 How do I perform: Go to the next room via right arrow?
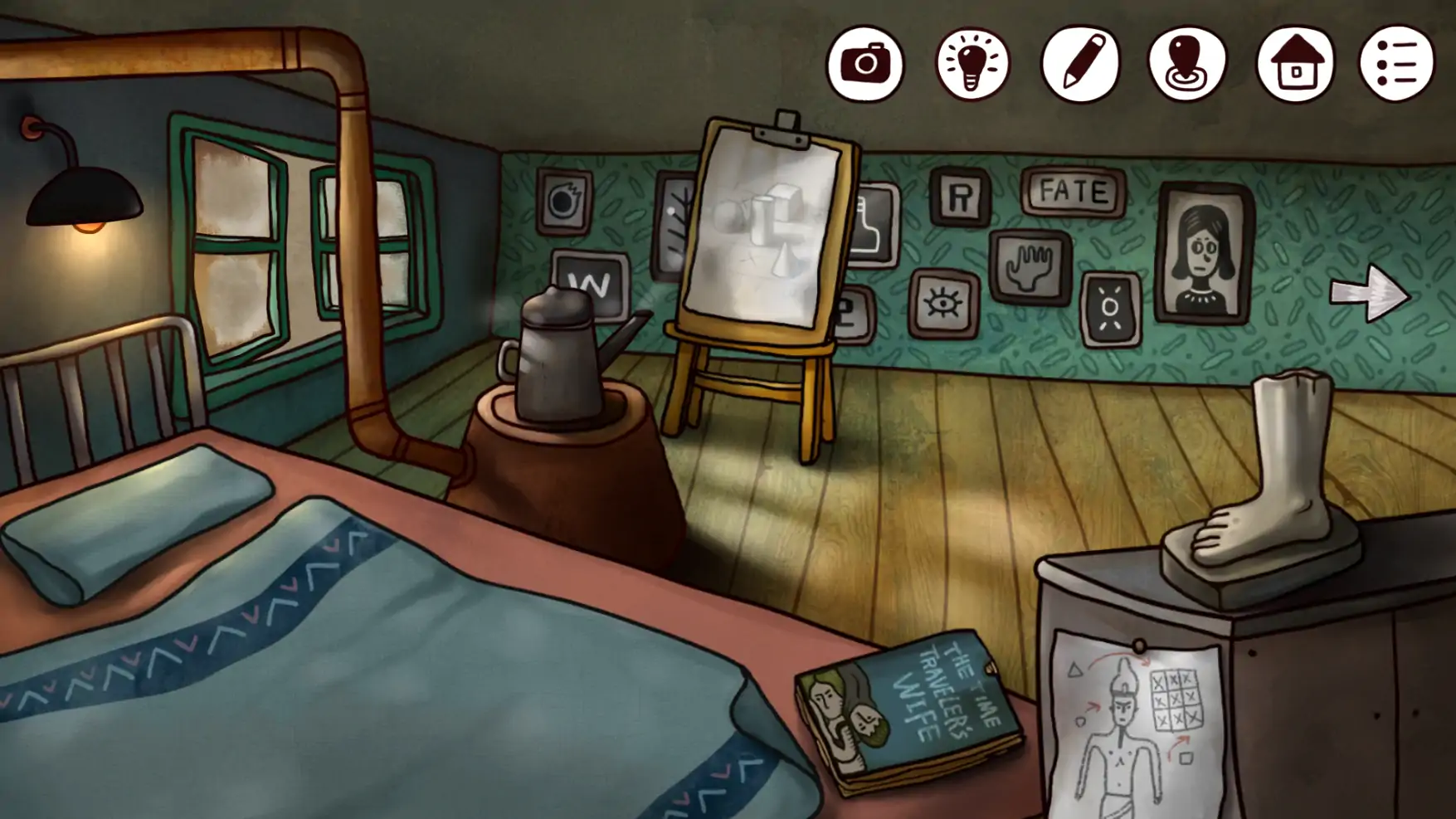(x=1370, y=293)
